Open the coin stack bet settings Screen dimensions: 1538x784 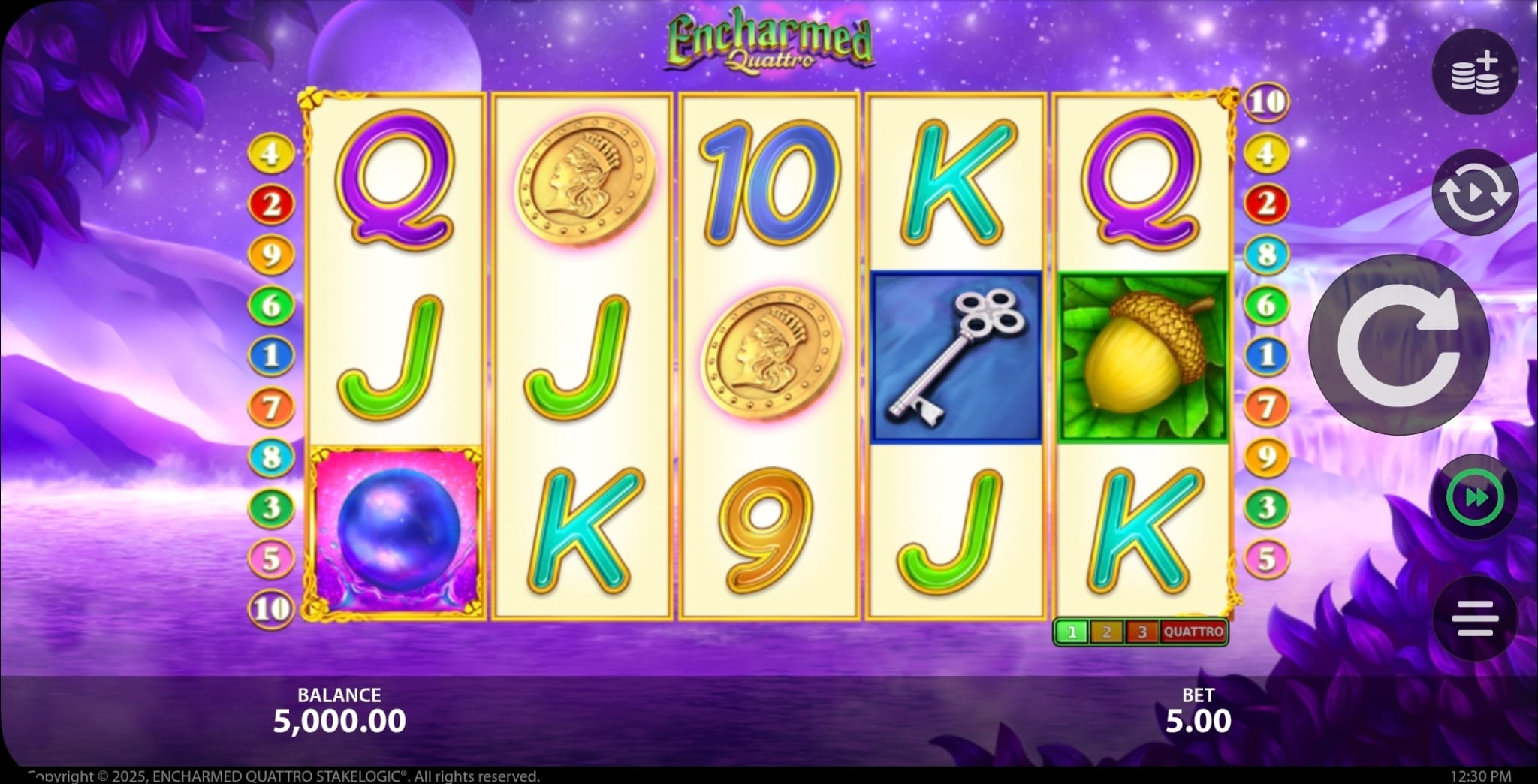(x=1475, y=73)
